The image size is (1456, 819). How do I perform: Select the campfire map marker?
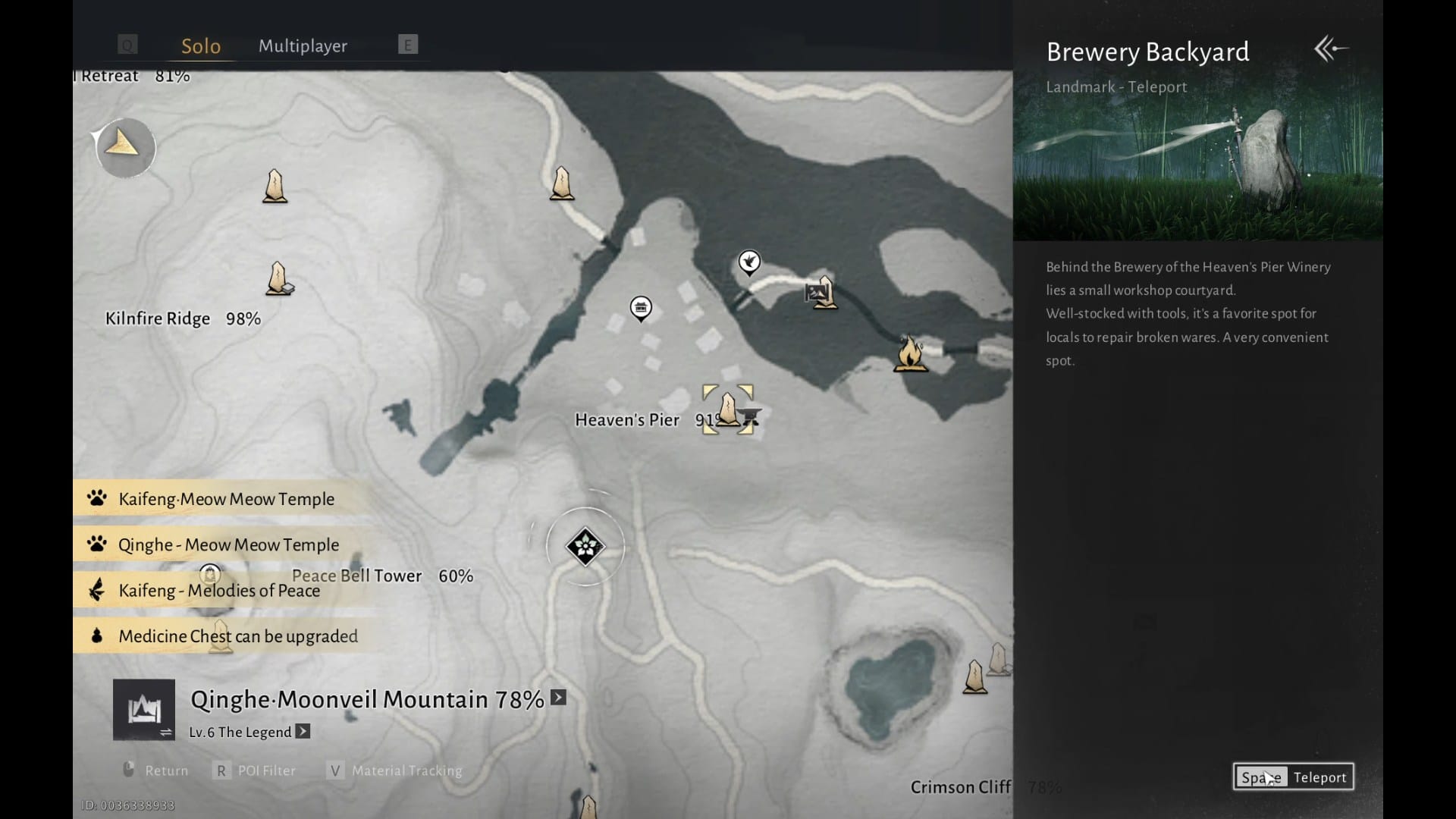(910, 353)
